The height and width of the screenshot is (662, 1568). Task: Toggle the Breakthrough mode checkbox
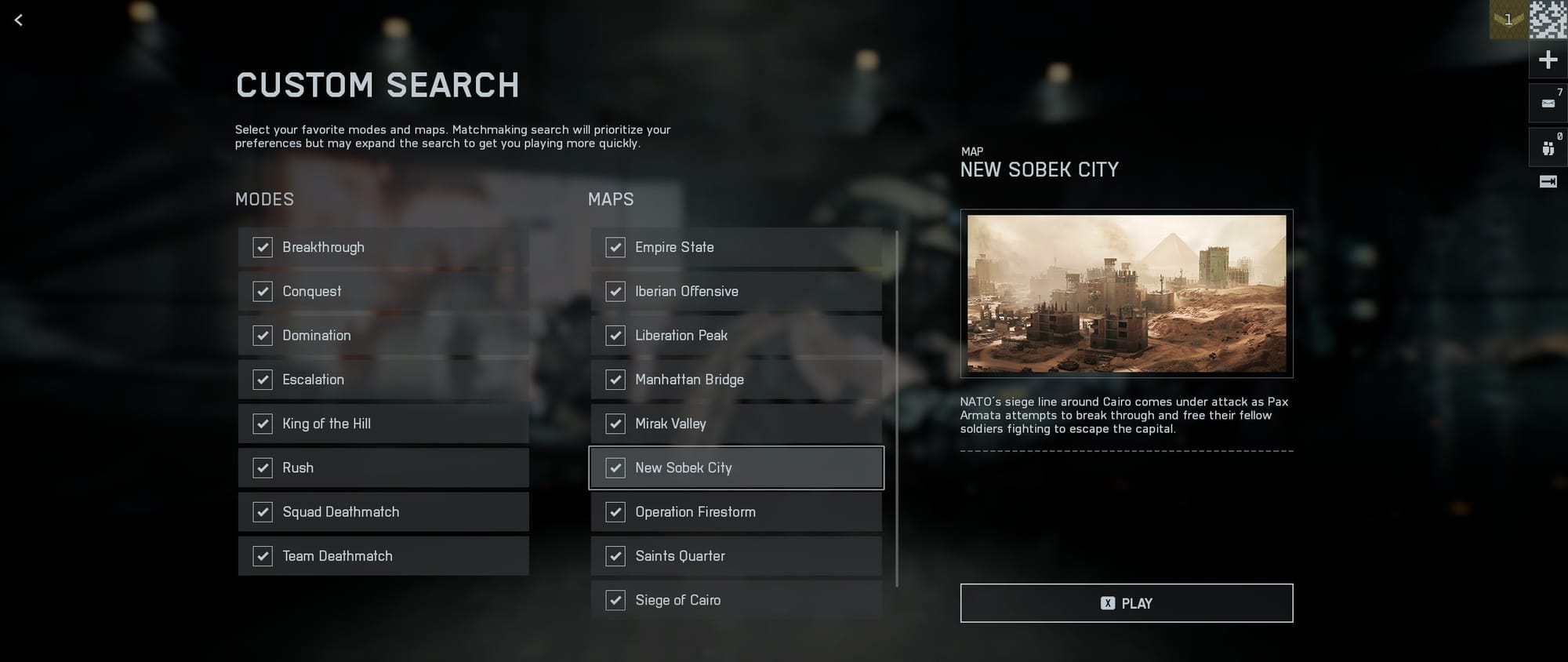tap(263, 248)
